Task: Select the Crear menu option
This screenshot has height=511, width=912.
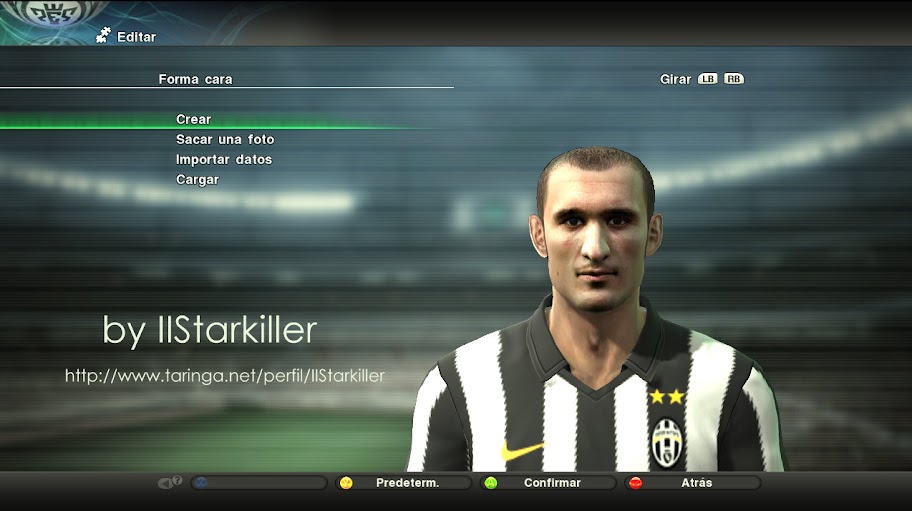Action: [x=194, y=120]
